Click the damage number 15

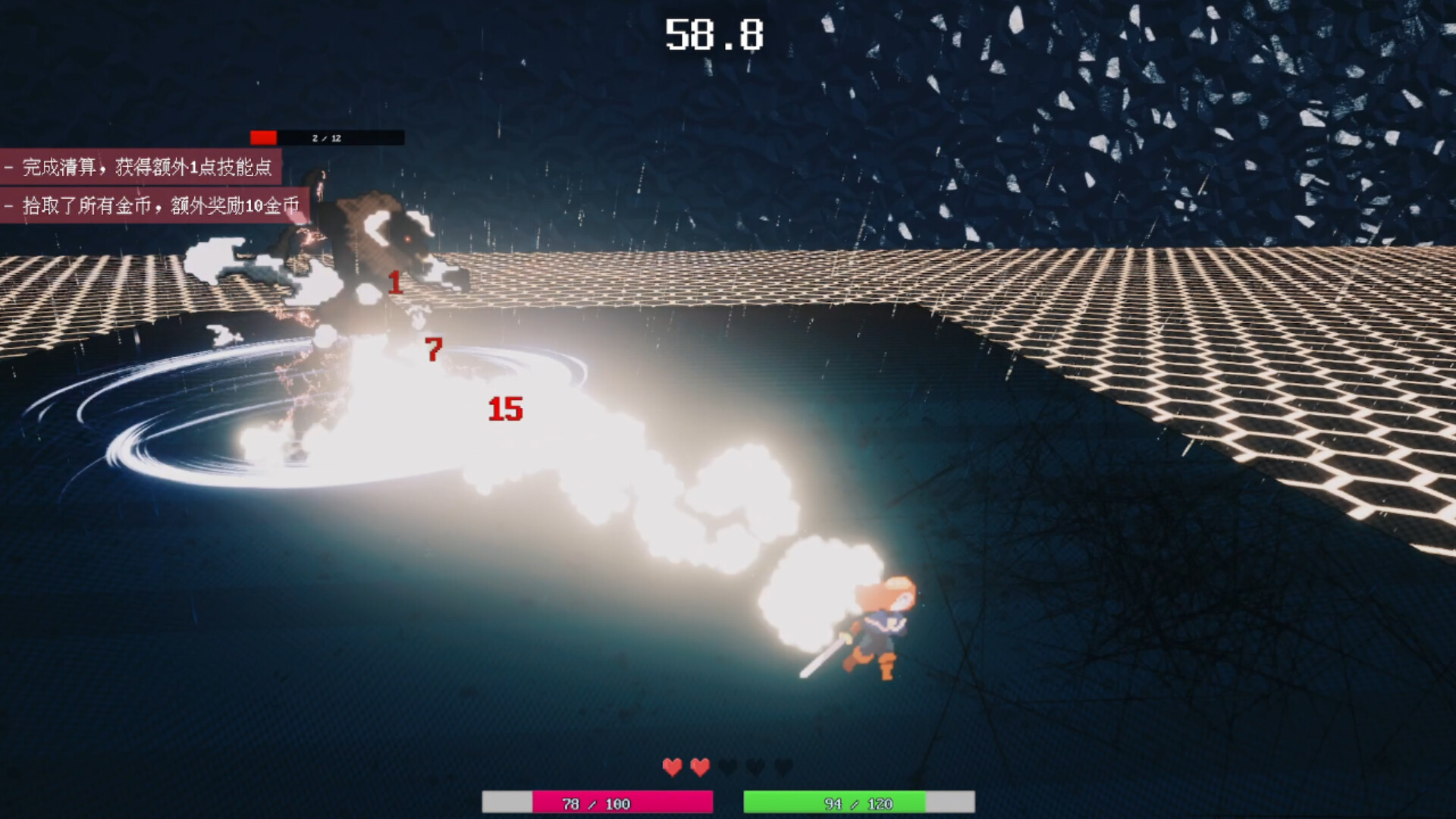[x=504, y=409]
